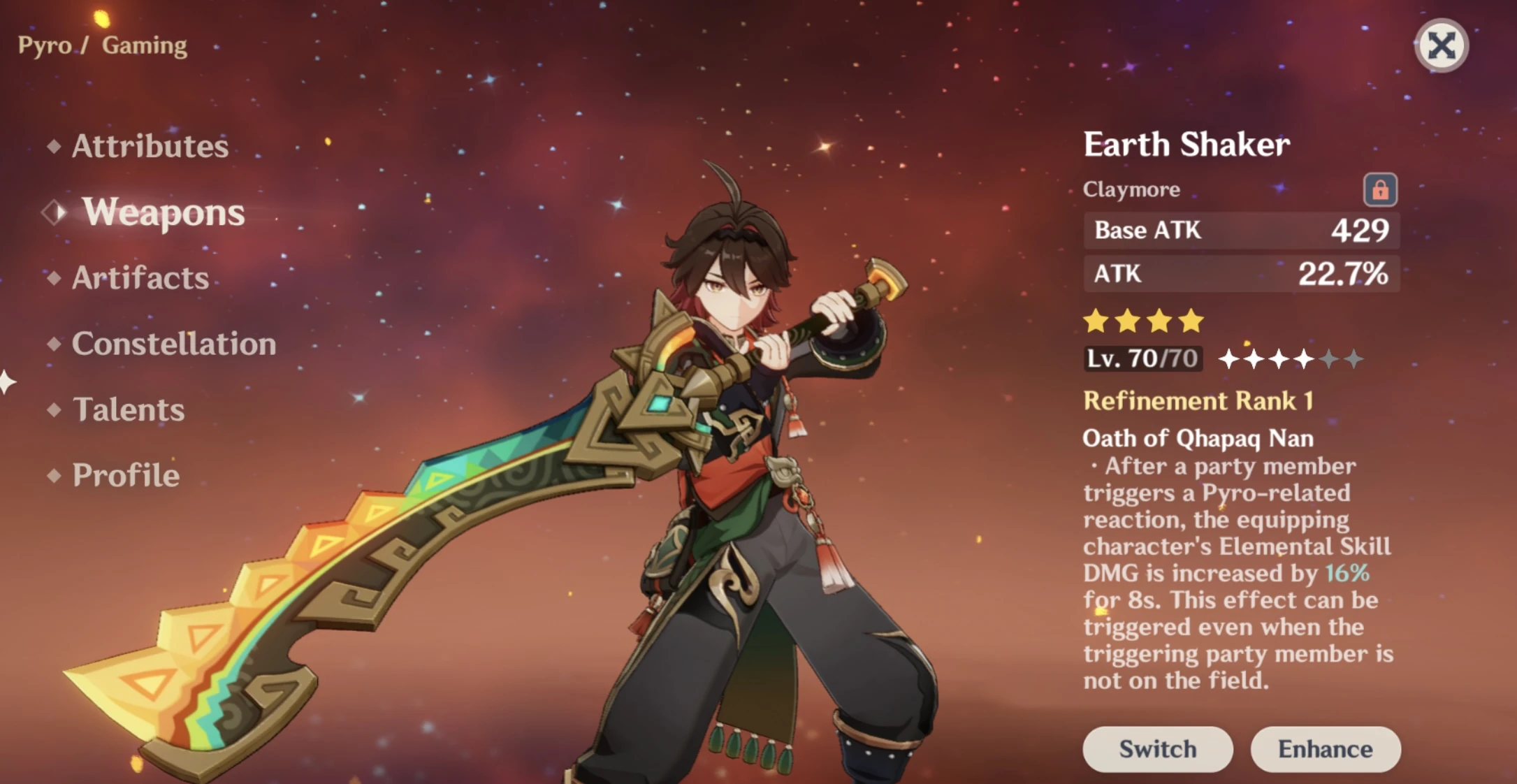Open the Refinement Rank 1 details

1197,400
